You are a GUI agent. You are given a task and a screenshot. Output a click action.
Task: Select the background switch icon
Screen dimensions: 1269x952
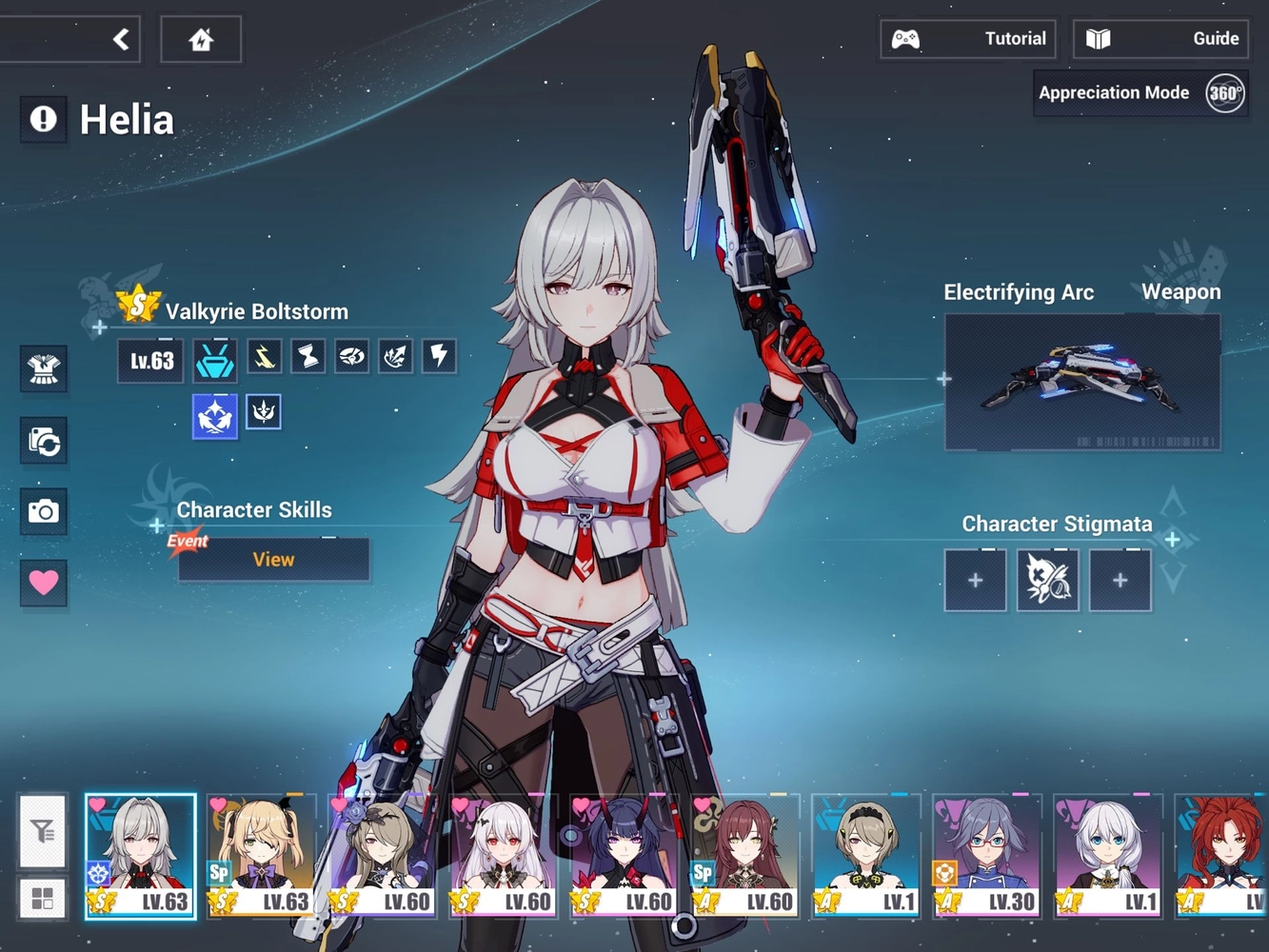43,441
